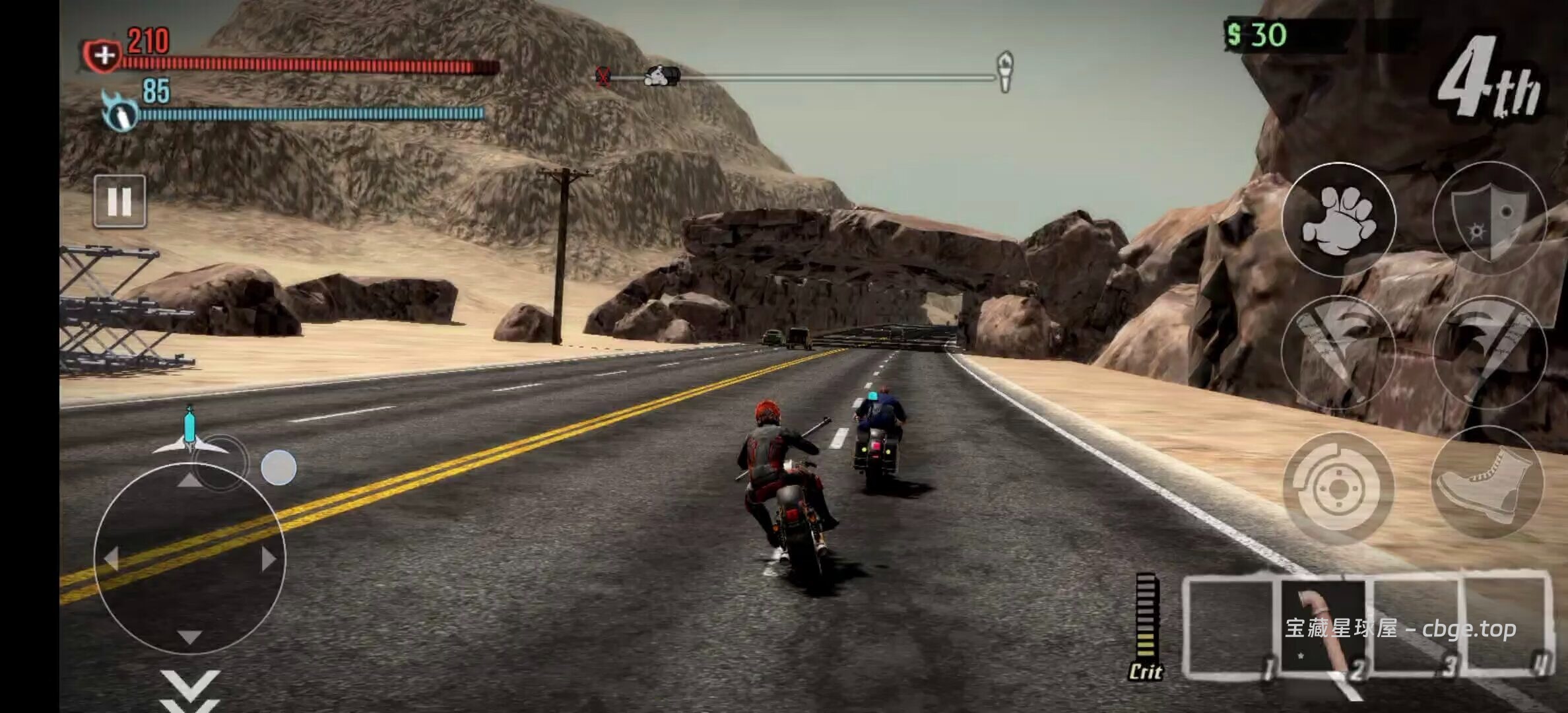
Task: Pause the race with the pause button
Action: pyautogui.click(x=119, y=201)
